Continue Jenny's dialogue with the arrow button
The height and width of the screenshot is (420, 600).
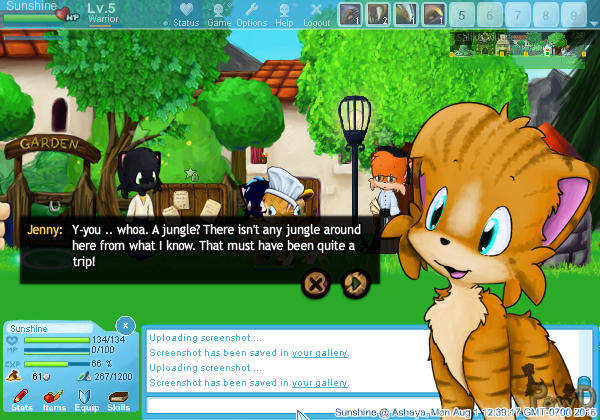(352, 282)
